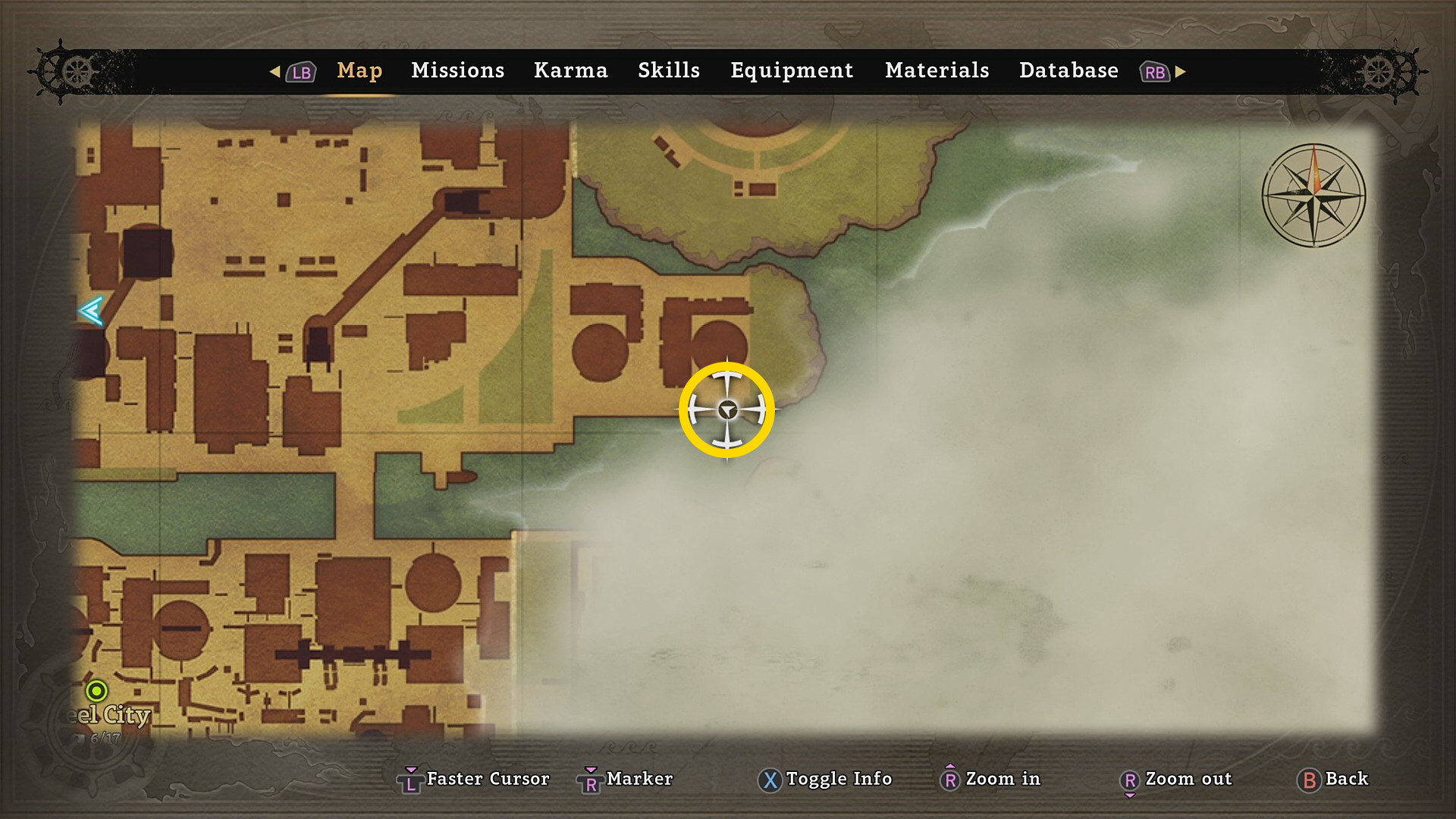Go to the Equipment tab
The width and height of the screenshot is (1456, 819).
(x=791, y=71)
